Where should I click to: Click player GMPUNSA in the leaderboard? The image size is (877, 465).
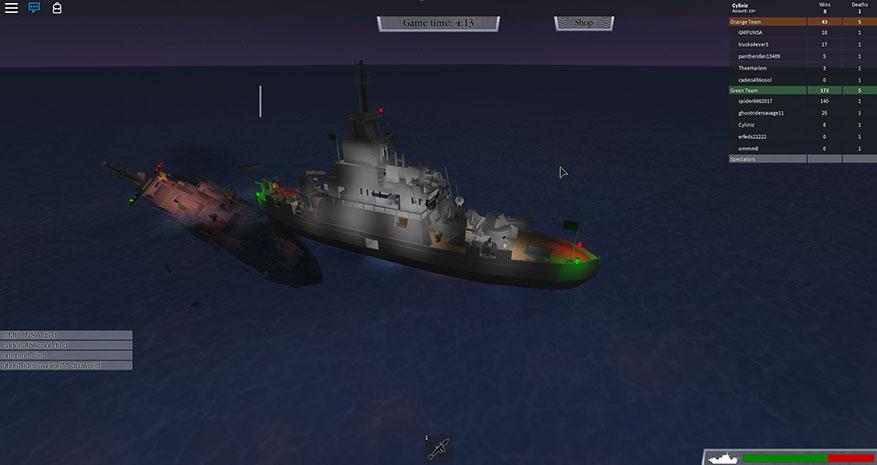[751, 33]
